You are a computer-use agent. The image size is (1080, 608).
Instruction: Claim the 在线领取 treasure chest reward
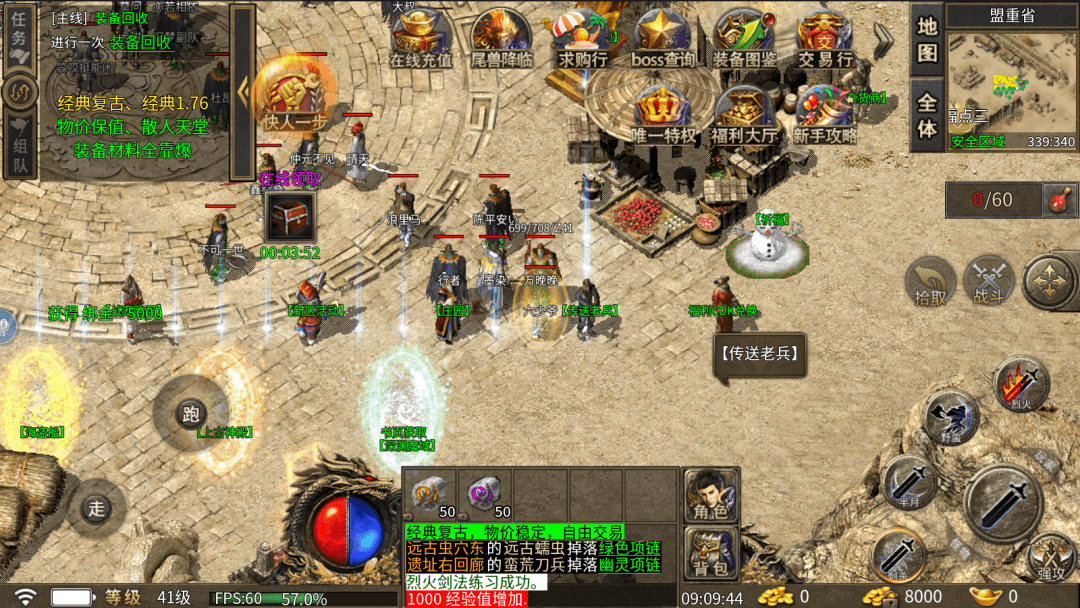(x=290, y=216)
